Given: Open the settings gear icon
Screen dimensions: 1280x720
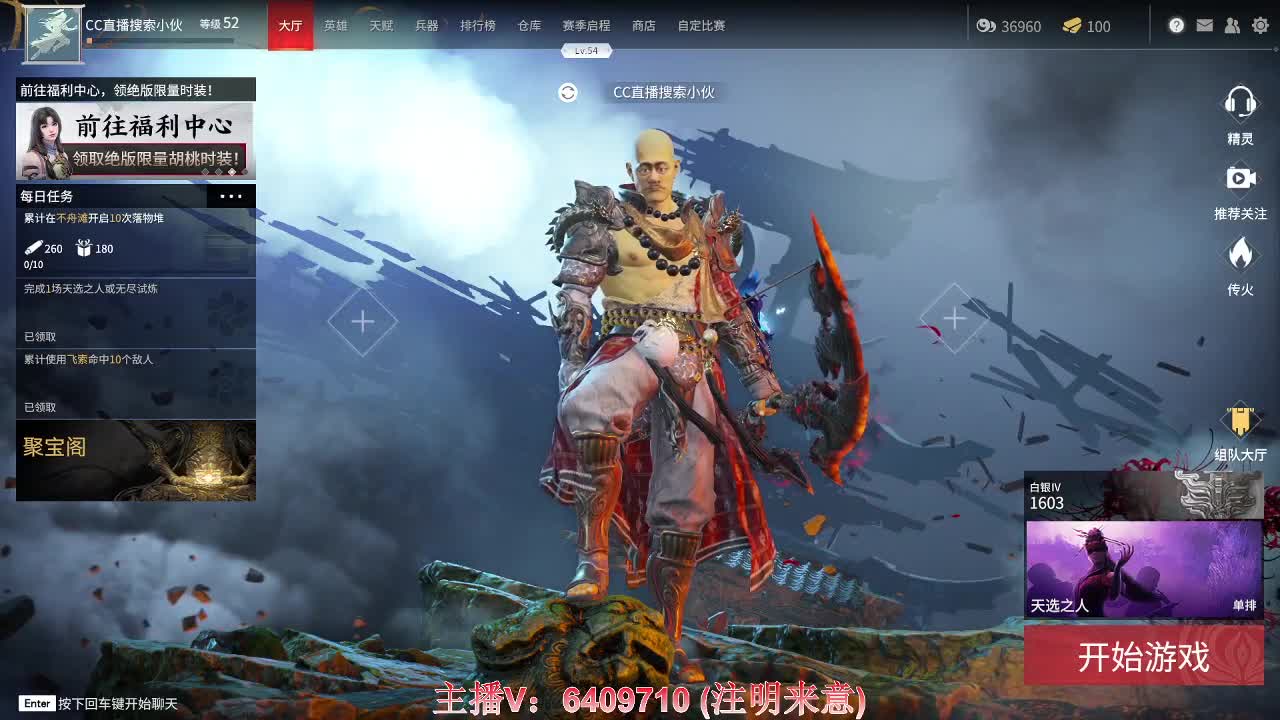Looking at the screenshot, I should click(1260, 25).
